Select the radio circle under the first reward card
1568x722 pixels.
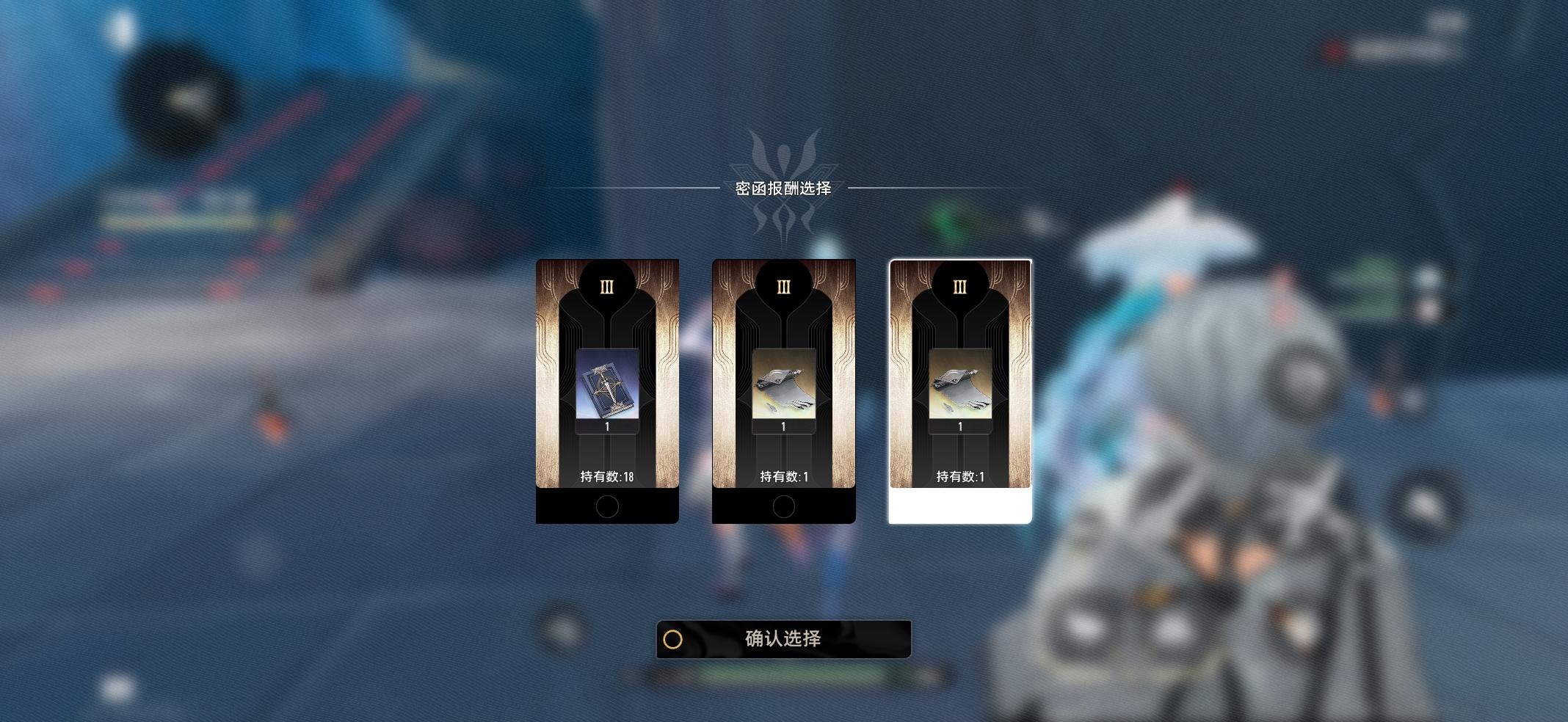click(x=606, y=508)
